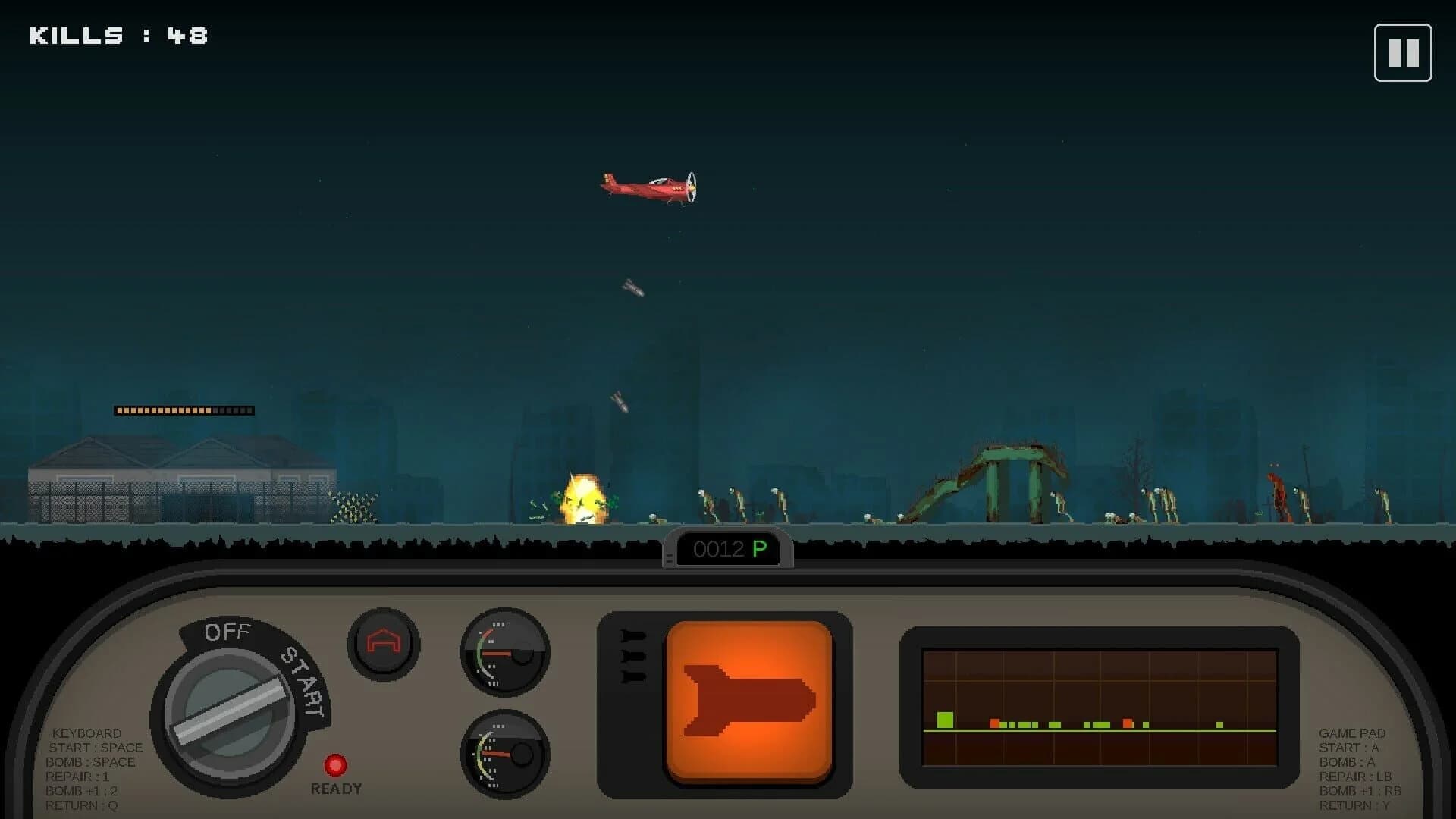1456x819 pixels.
Task: Click the red READY indicator light
Action: 337,764
